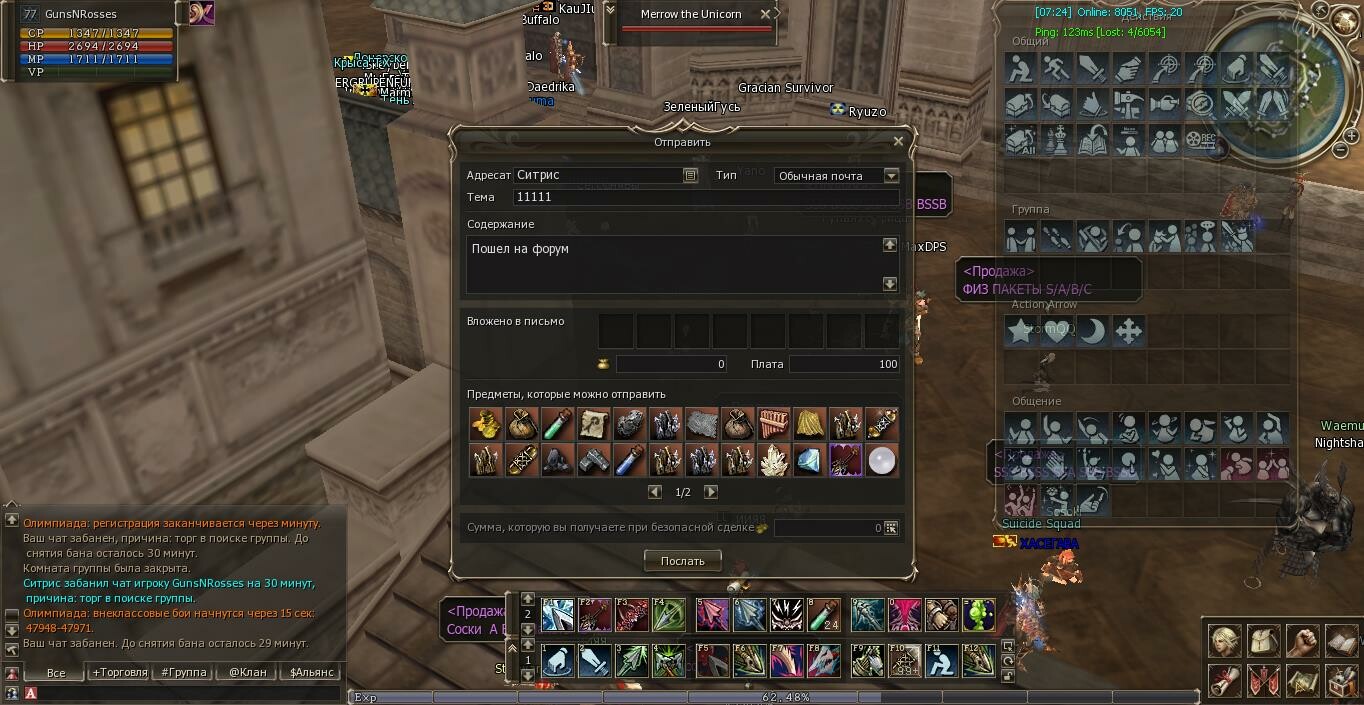Switch to the $Альянс chat tab
Viewport: 1364px width, 705px height.
pos(311,672)
